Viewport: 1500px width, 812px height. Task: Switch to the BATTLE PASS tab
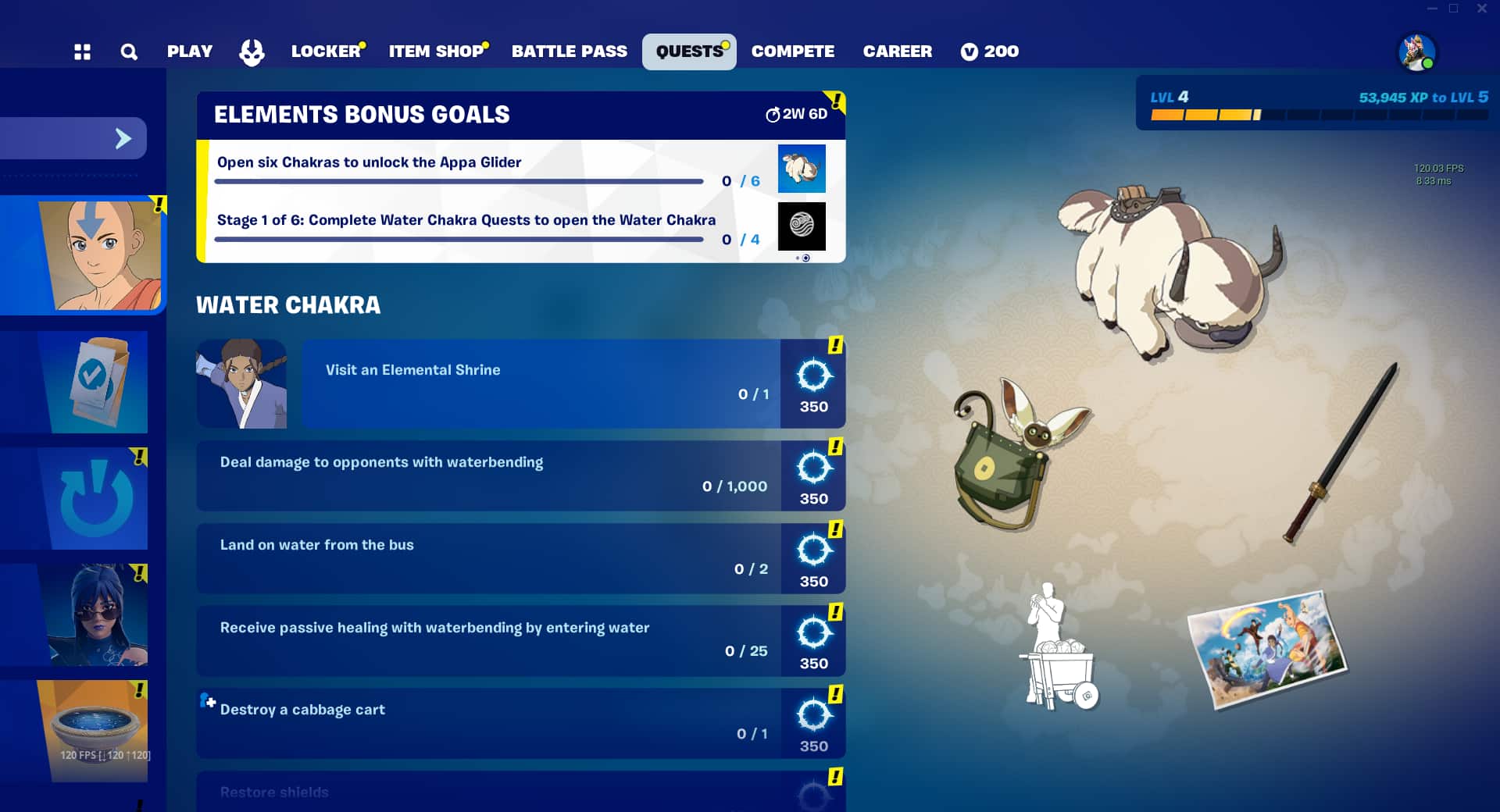point(569,51)
